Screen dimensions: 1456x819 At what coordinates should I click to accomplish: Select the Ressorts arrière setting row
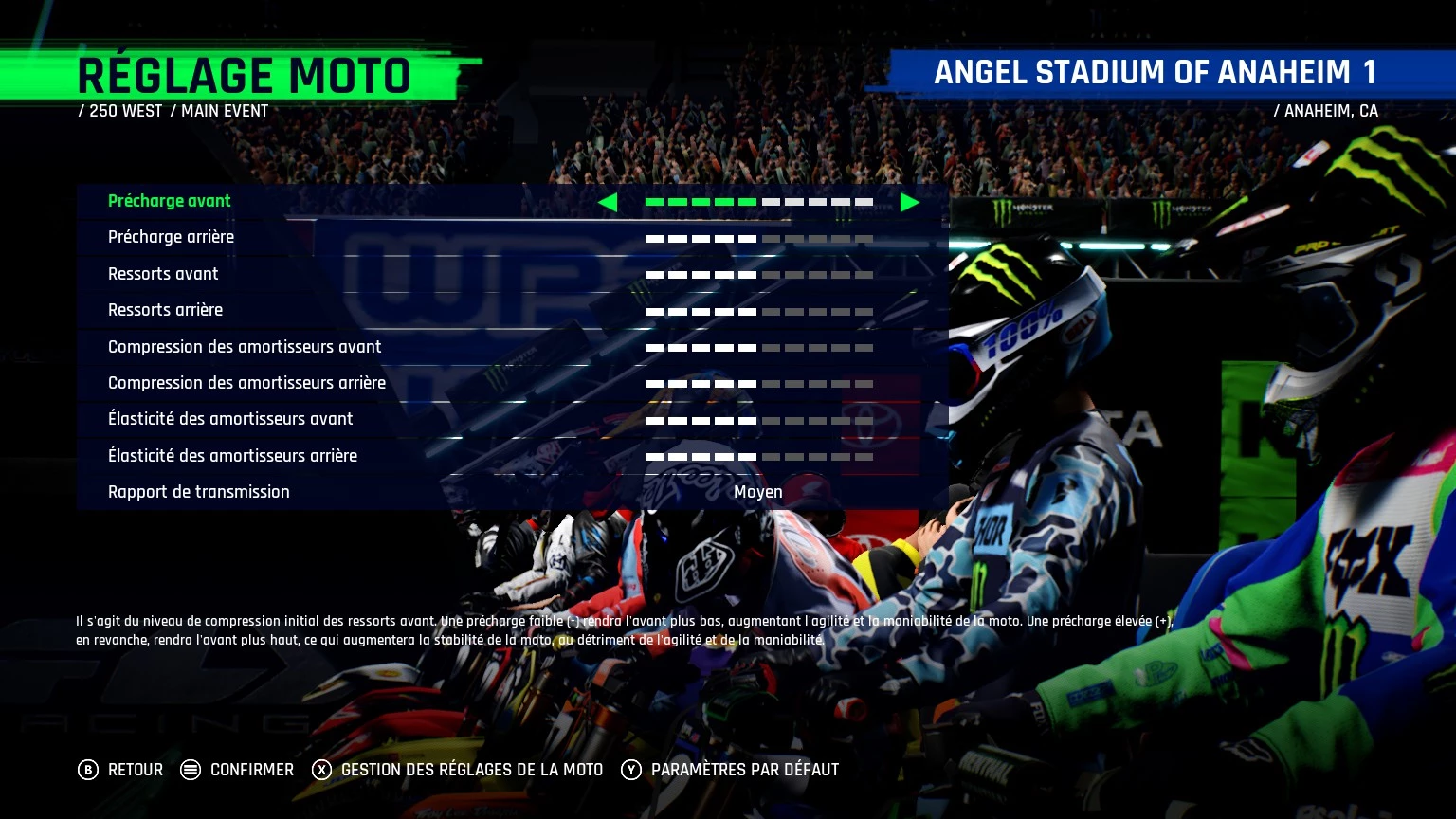coord(165,310)
